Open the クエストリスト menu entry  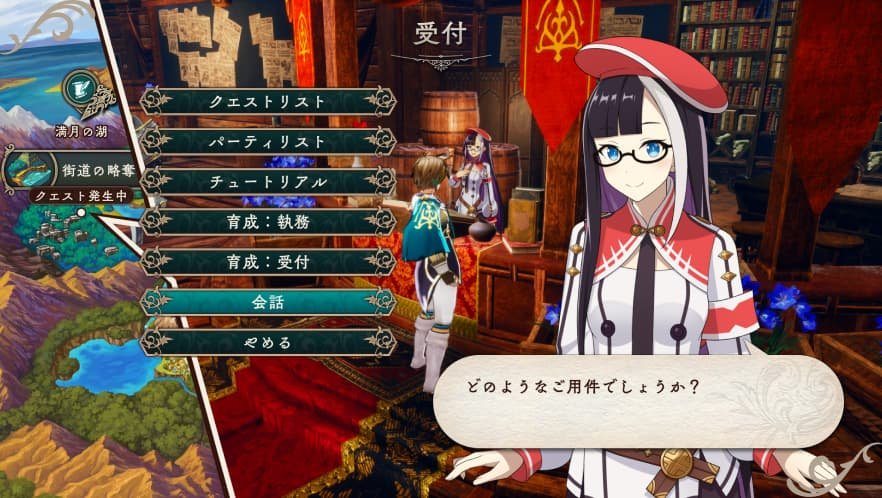(x=267, y=101)
